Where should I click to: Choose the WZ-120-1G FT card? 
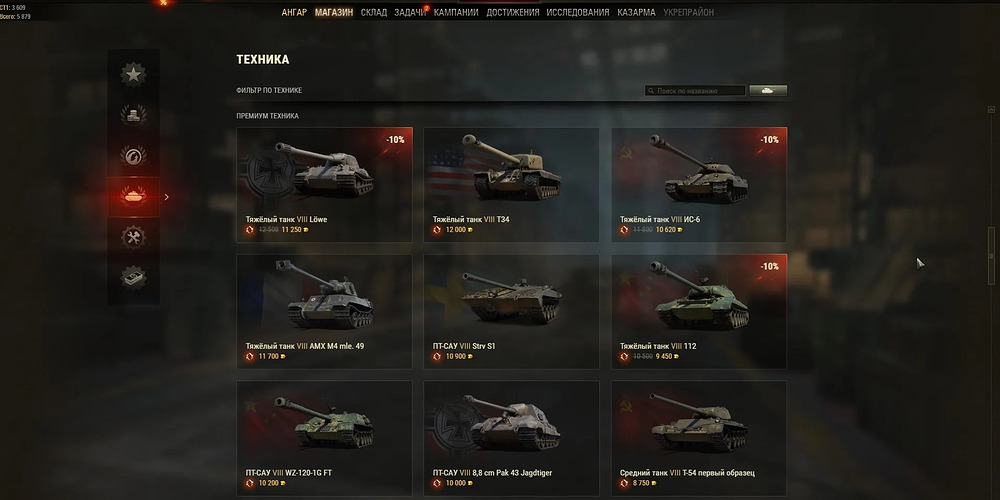324,438
